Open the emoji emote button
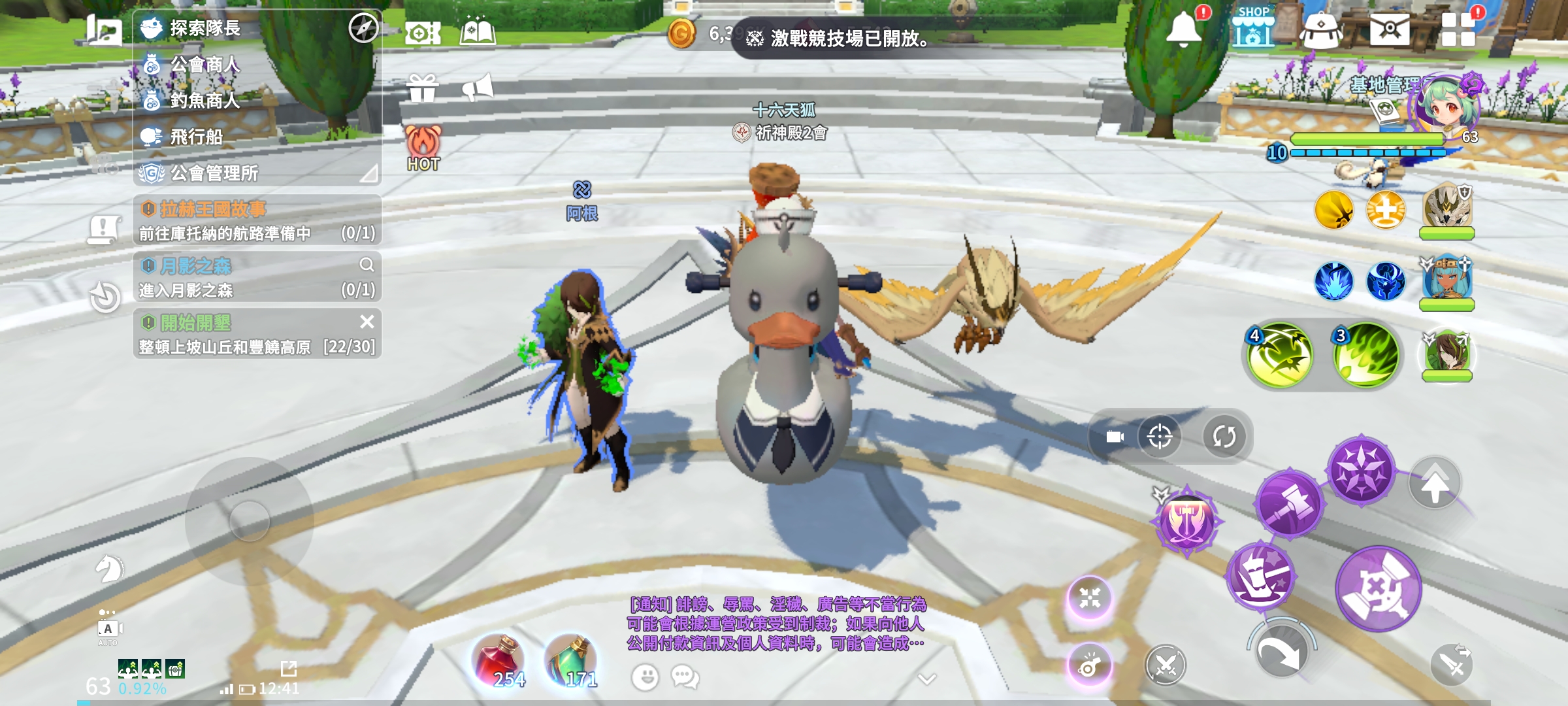Image resolution: width=1568 pixels, height=706 pixels. (645, 677)
